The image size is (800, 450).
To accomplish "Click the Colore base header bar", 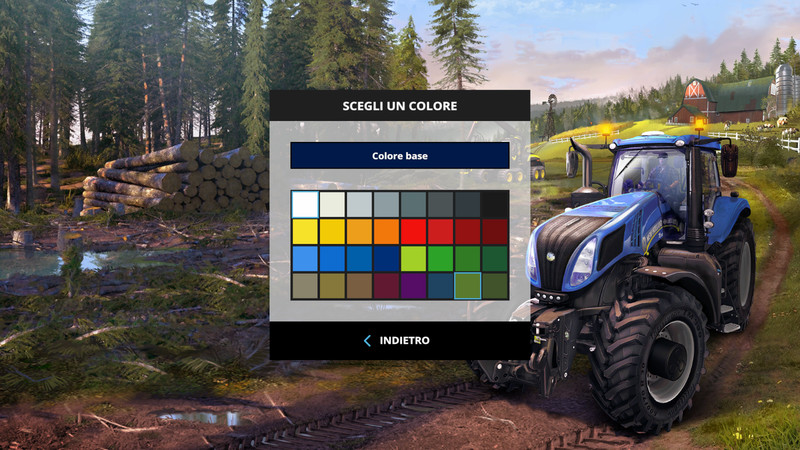I will (x=399, y=156).
